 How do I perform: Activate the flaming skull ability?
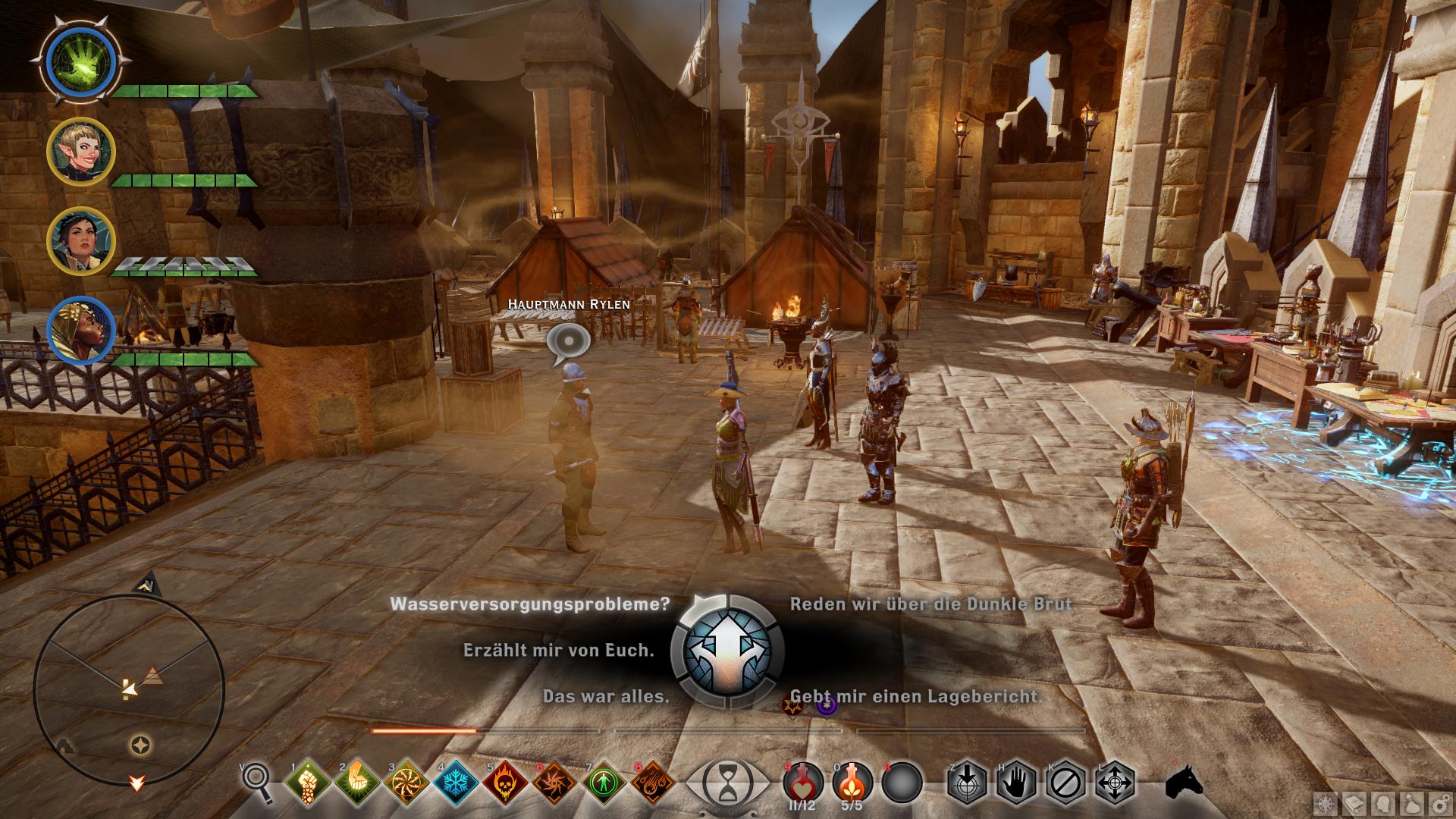click(x=504, y=783)
